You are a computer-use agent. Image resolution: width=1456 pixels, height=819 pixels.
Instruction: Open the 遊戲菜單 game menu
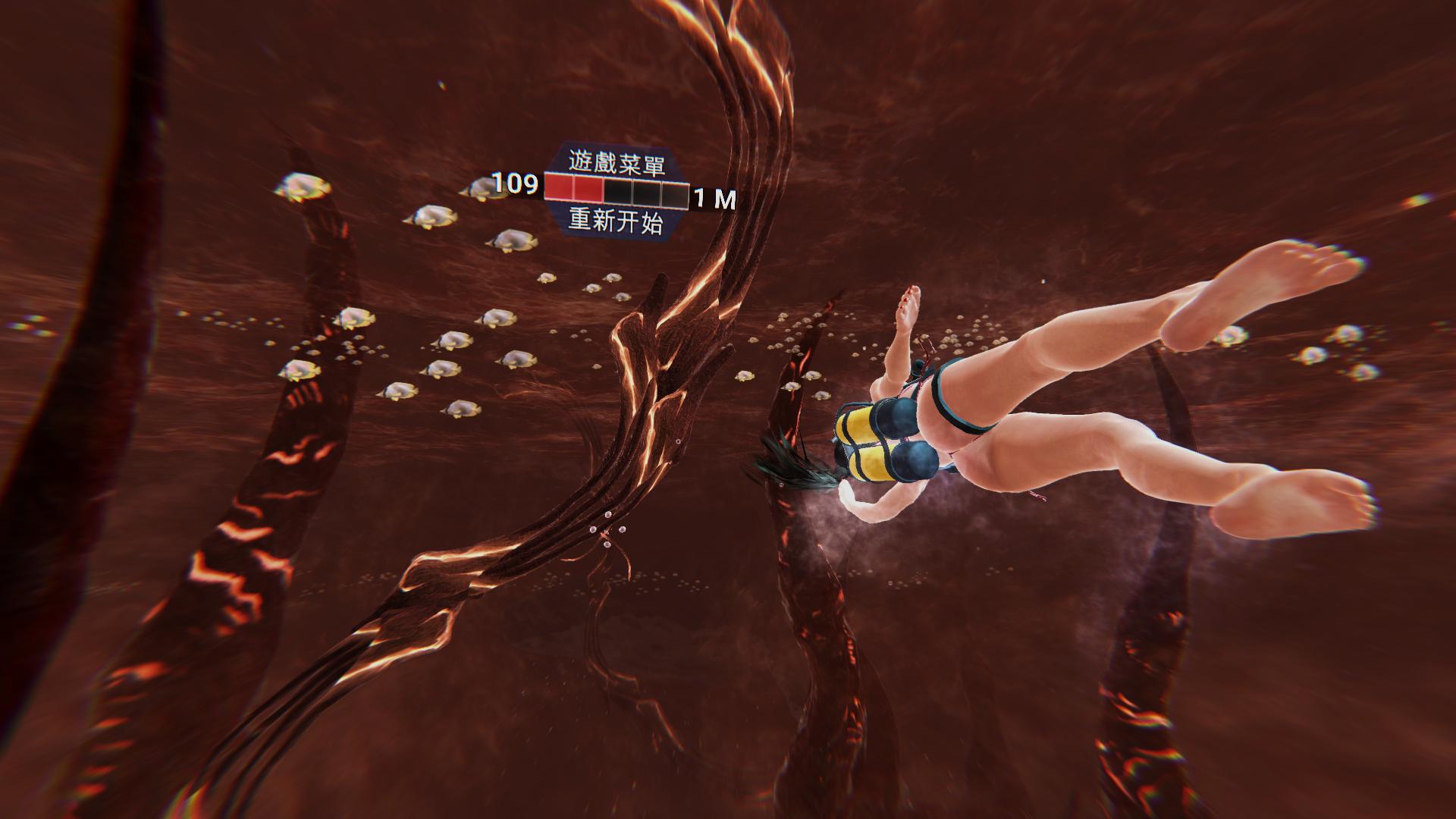coord(616,162)
